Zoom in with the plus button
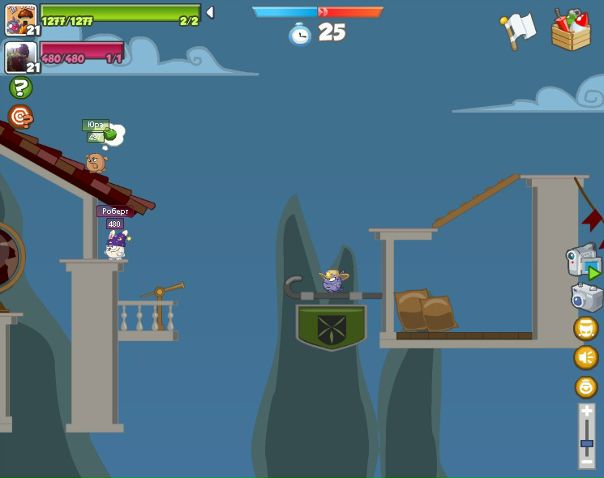This screenshot has height=478, width=604. click(587, 412)
